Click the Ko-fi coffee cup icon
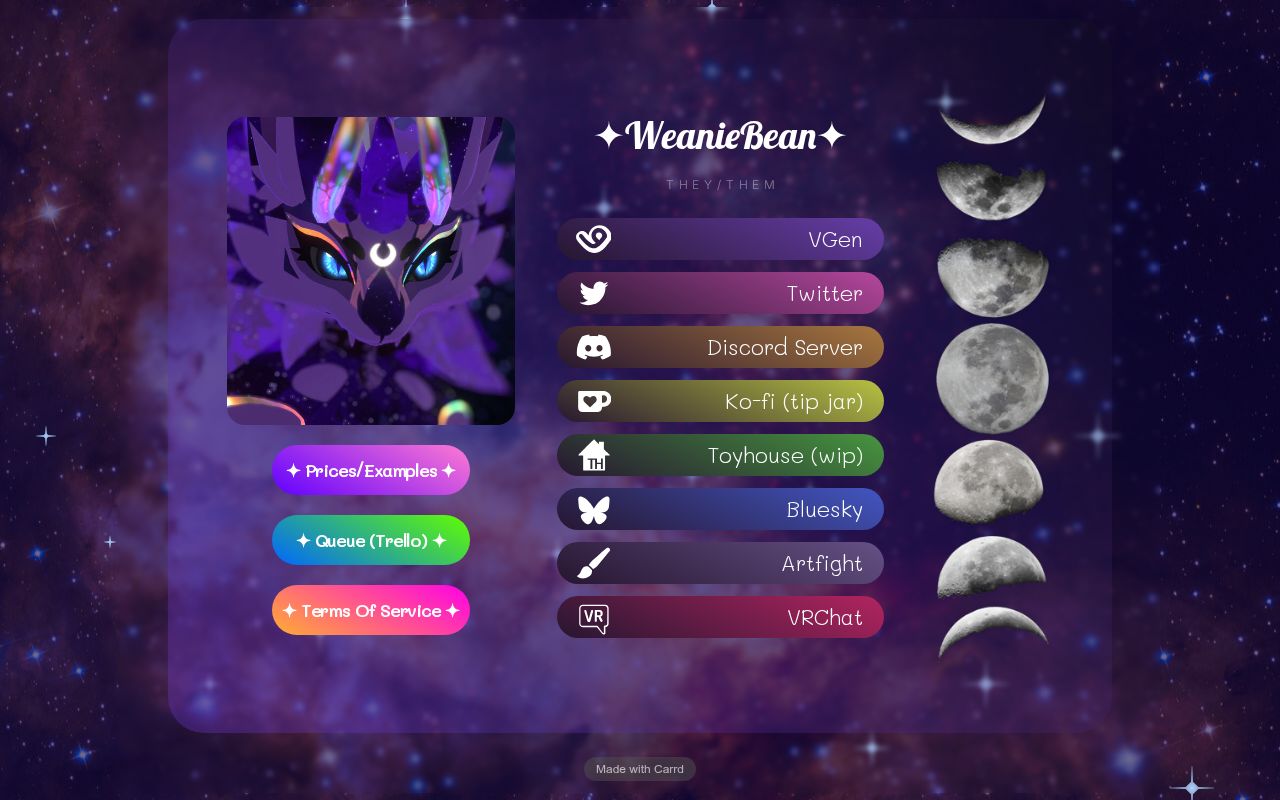This screenshot has height=800, width=1280. pos(593,401)
